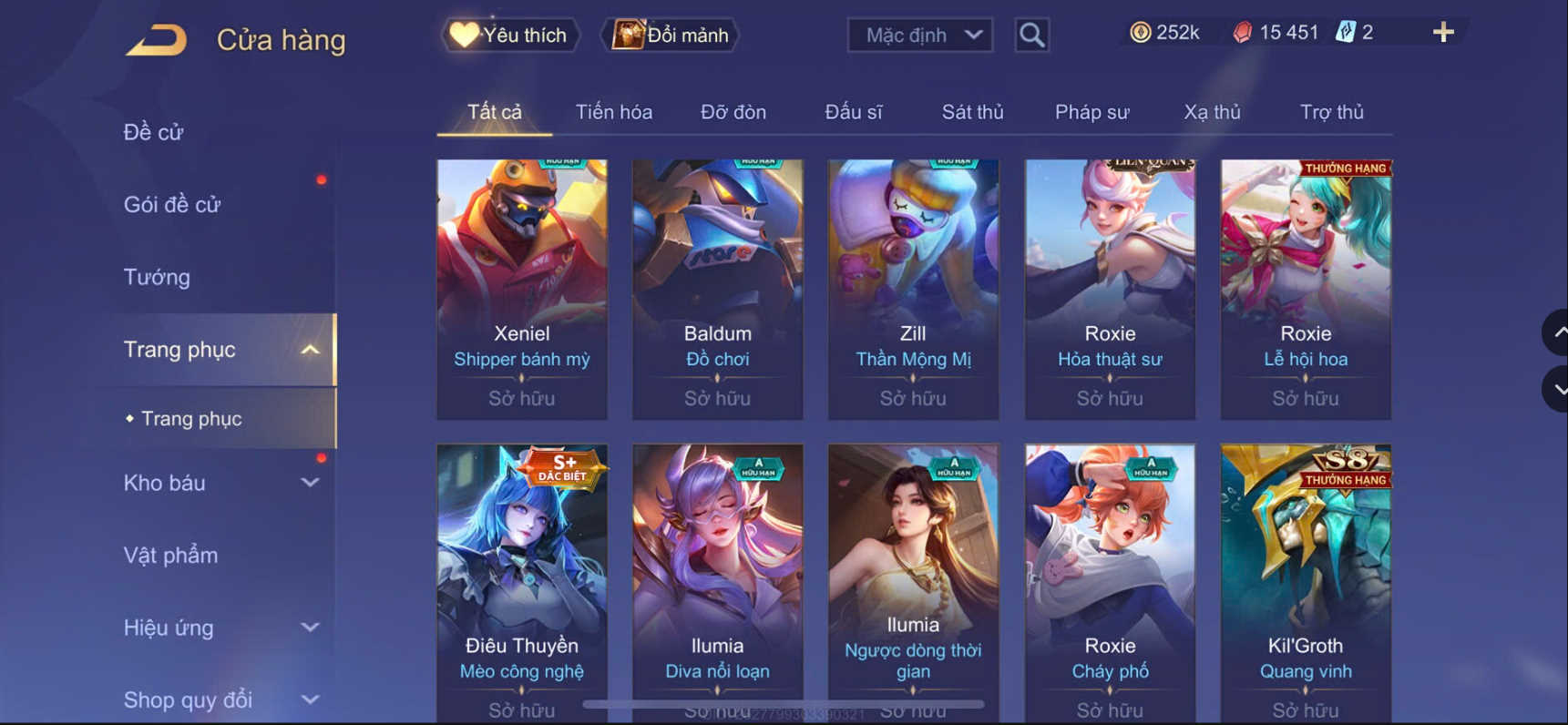Open the search magnifier icon
Image resolution: width=1568 pixels, height=725 pixels.
tap(1030, 35)
